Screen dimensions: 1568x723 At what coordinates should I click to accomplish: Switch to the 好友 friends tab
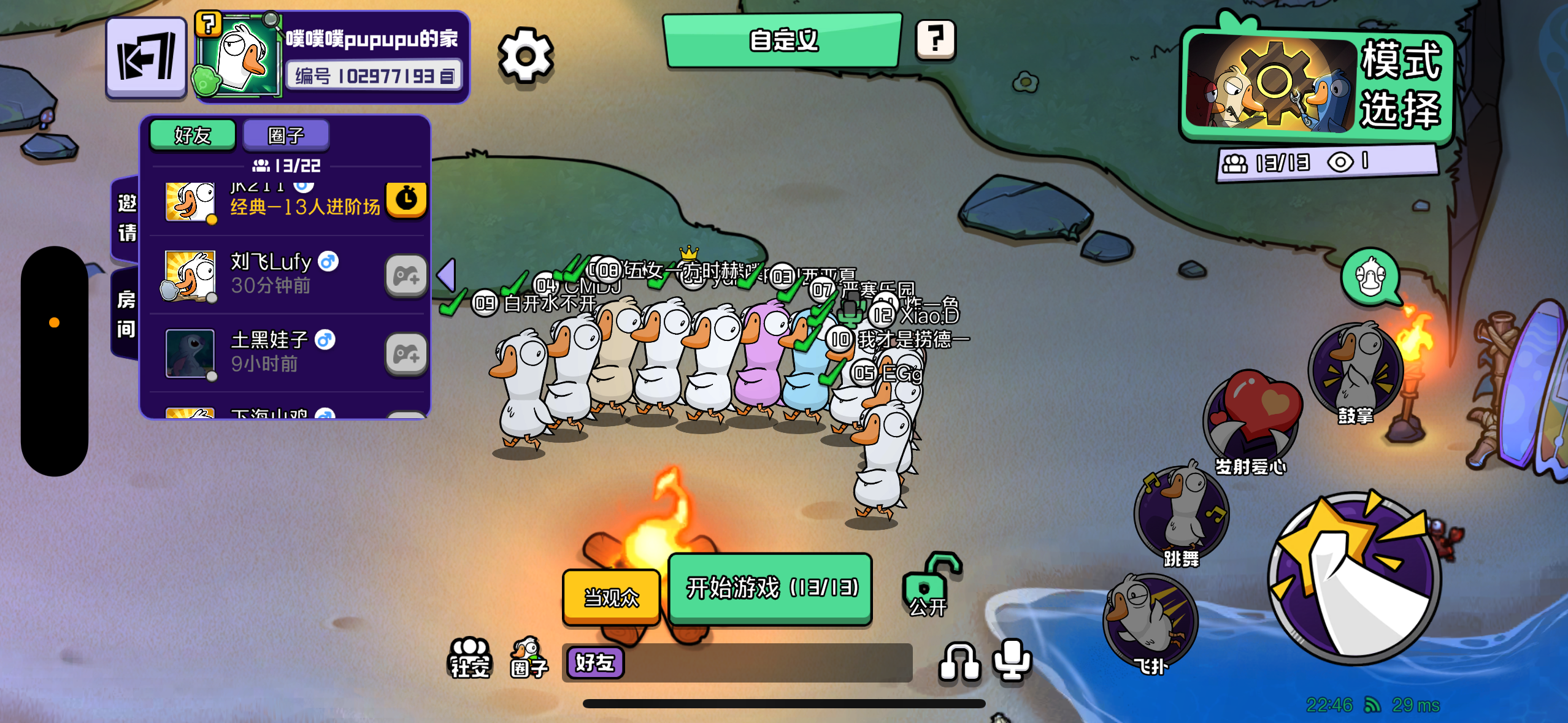193,134
